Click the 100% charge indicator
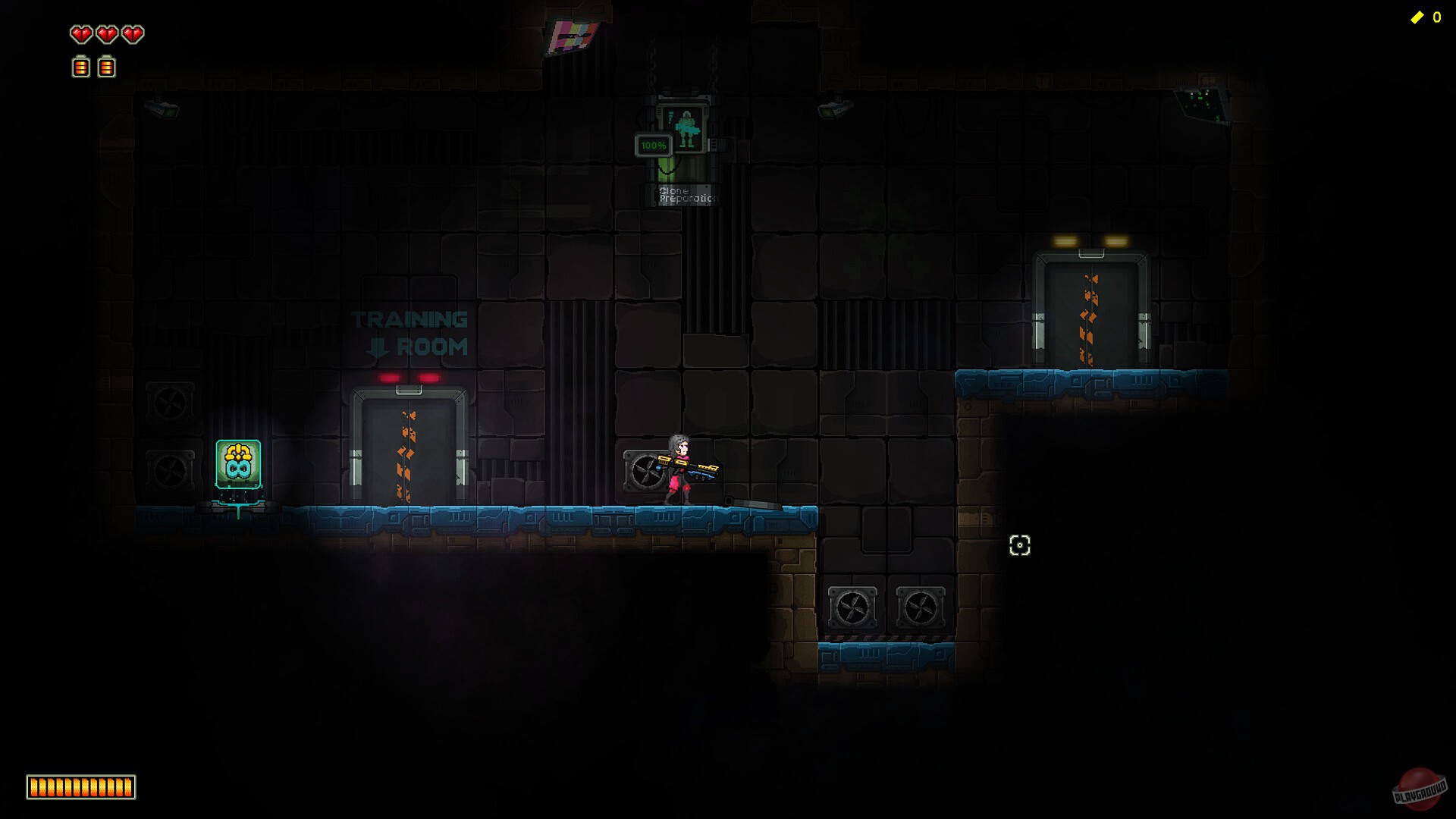The width and height of the screenshot is (1456, 819). 654,143
